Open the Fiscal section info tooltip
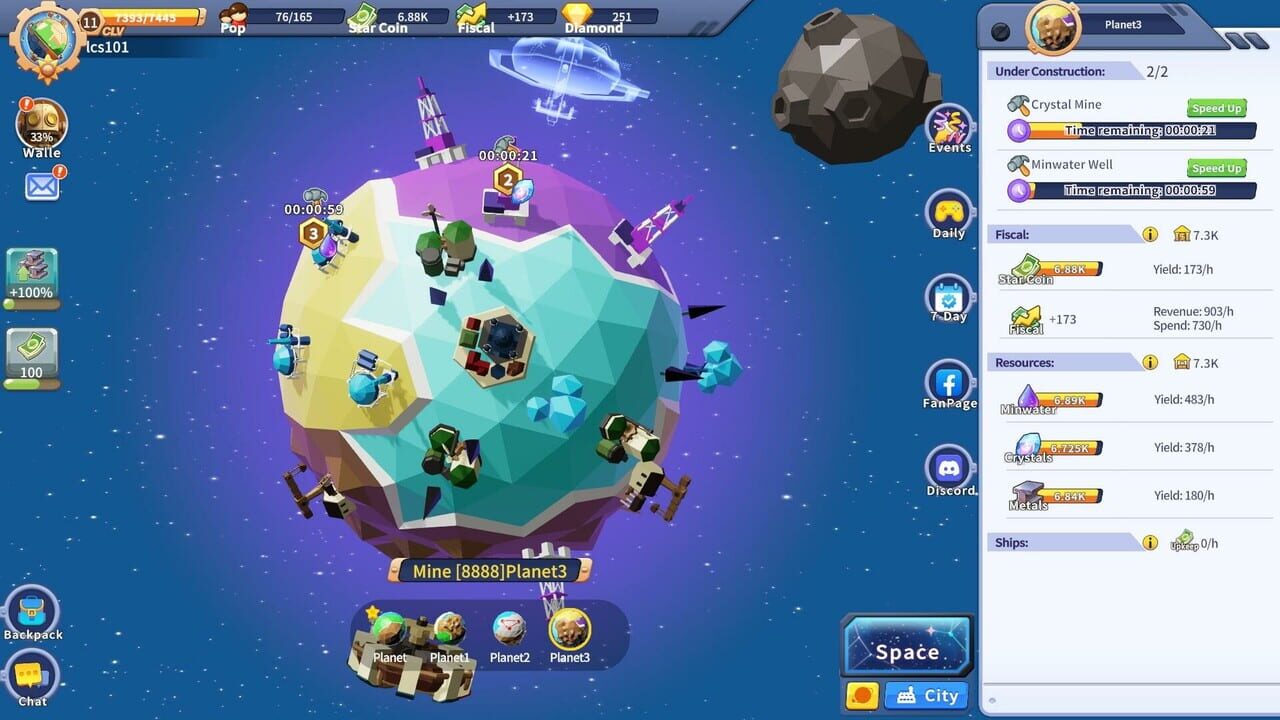The height and width of the screenshot is (720, 1280). point(1150,234)
